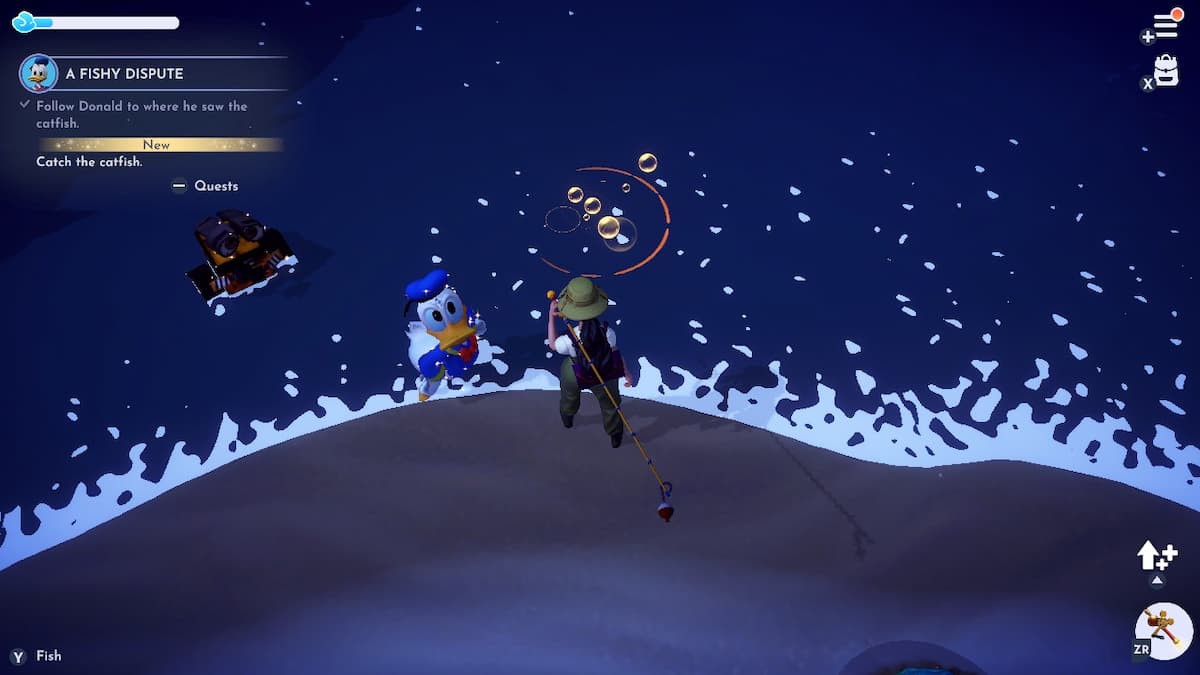
Task: Click Donald Duck's quest portrait icon
Action: [38, 73]
